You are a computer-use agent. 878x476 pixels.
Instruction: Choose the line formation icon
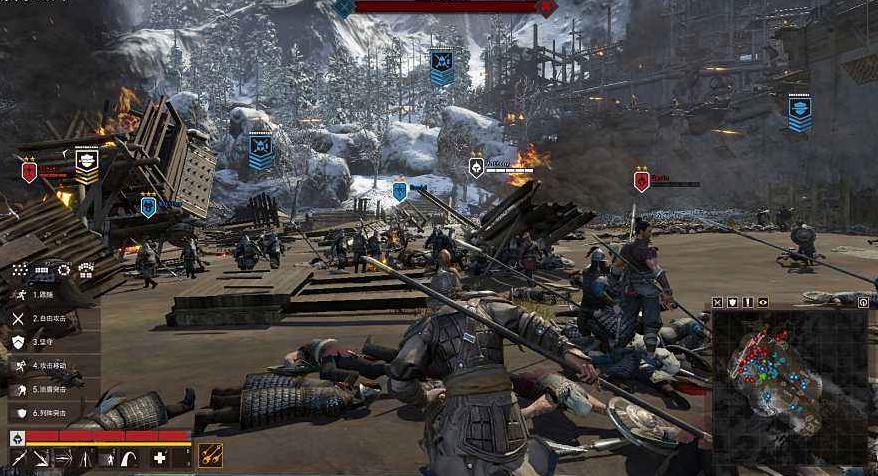[42, 270]
